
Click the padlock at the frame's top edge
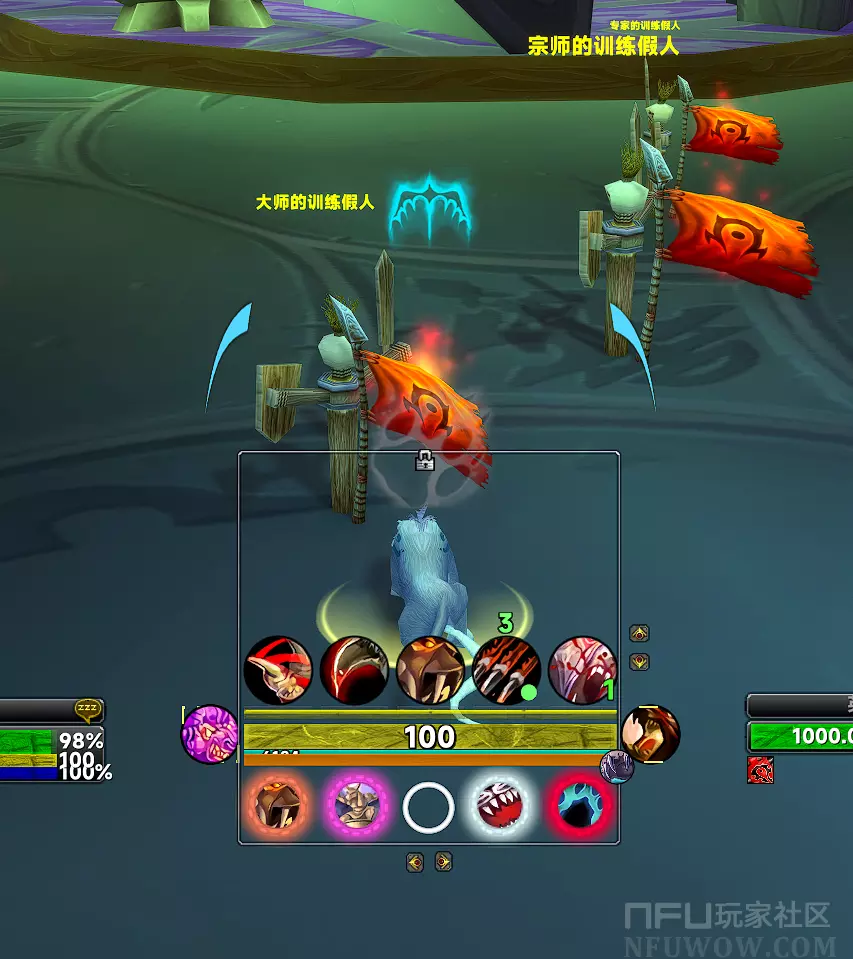click(425, 460)
